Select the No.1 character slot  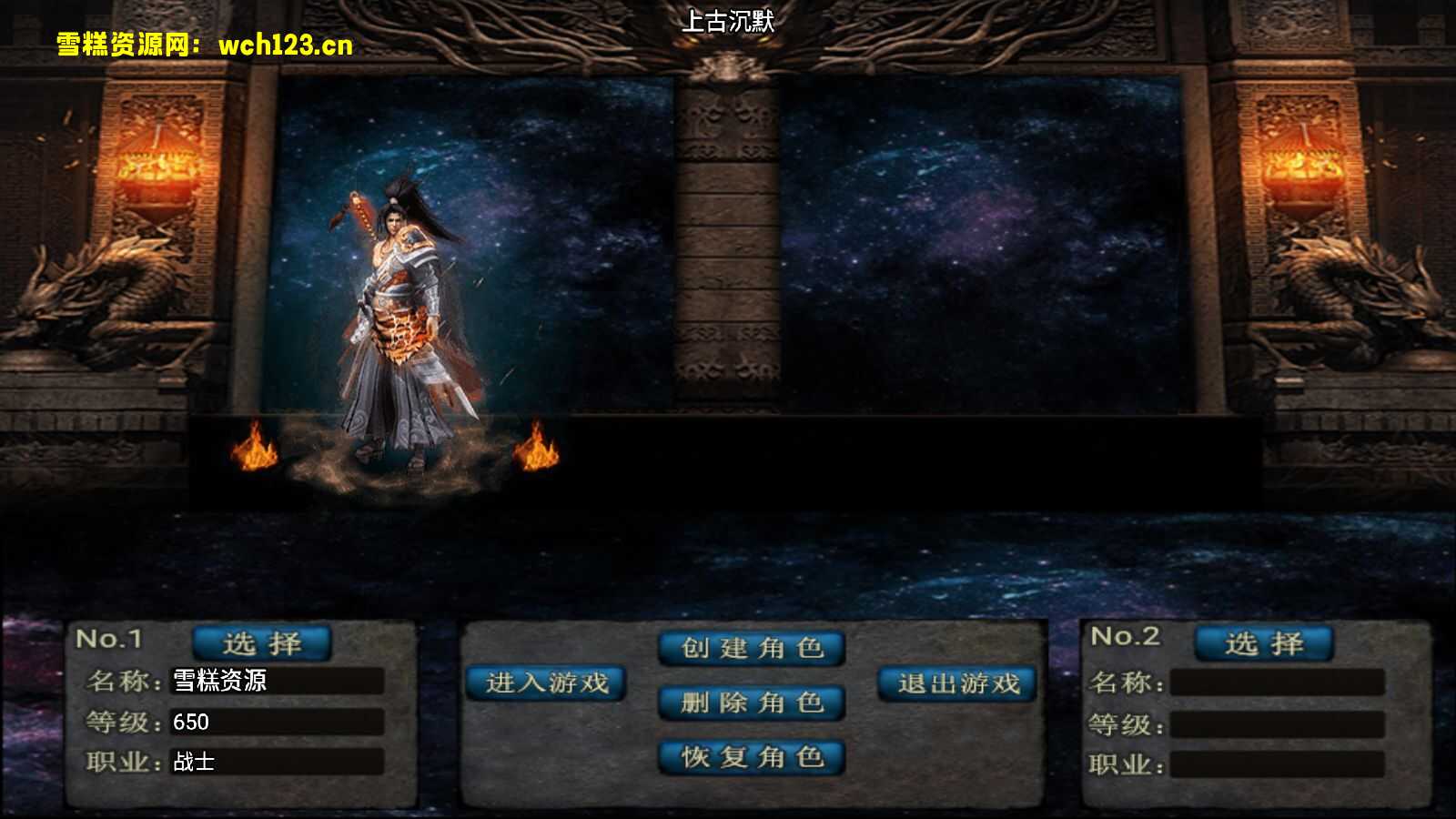[262, 643]
